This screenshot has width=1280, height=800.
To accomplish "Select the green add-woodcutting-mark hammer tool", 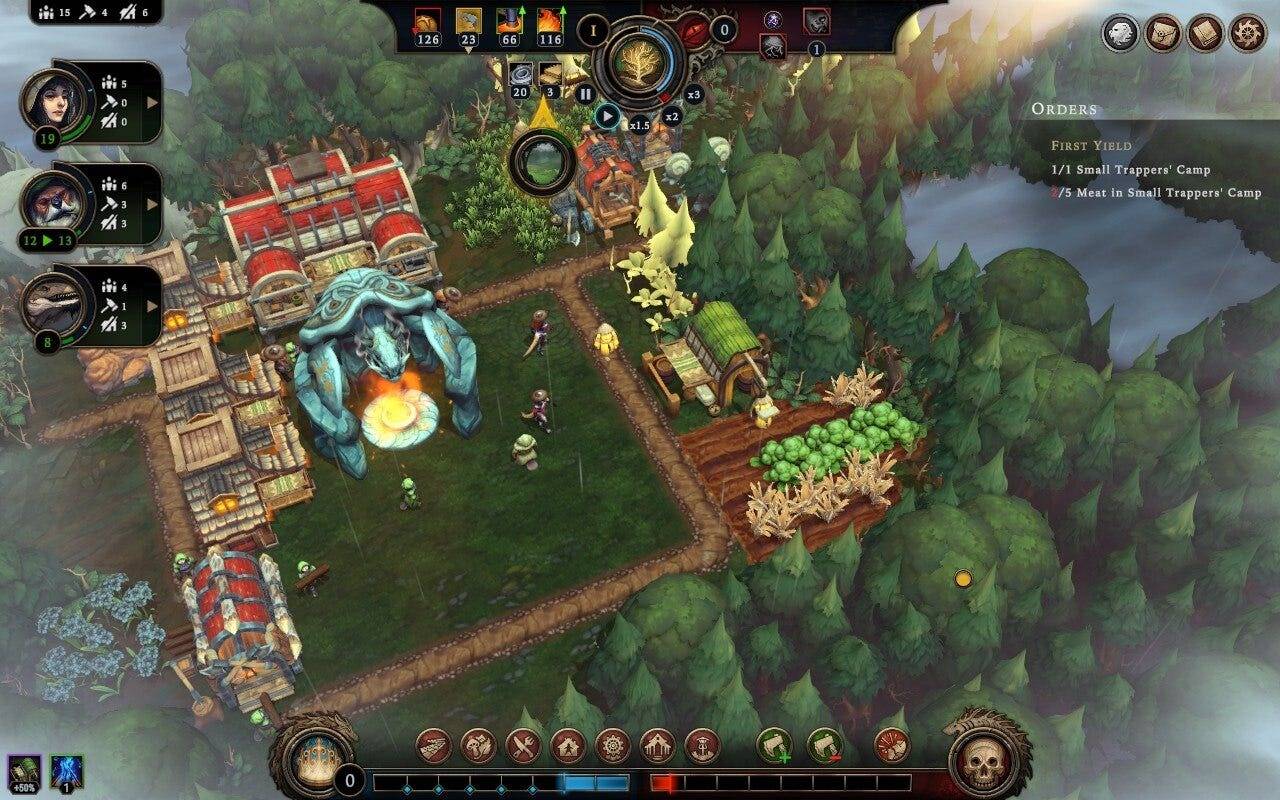I will pyautogui.click(x=774, y=745).
